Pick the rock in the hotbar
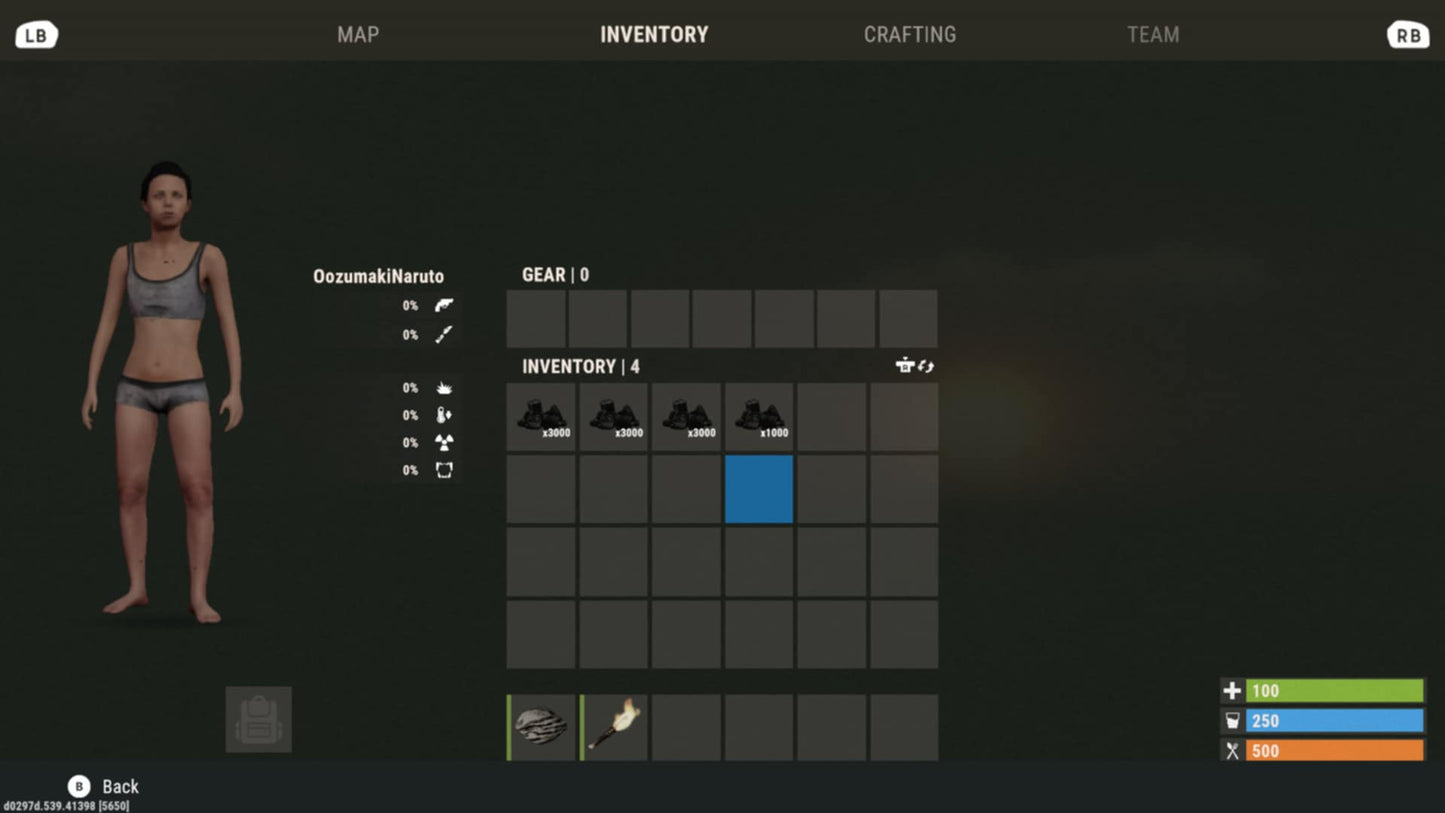The width and height of the screenshot is (1445, 813). coord(542,727)
